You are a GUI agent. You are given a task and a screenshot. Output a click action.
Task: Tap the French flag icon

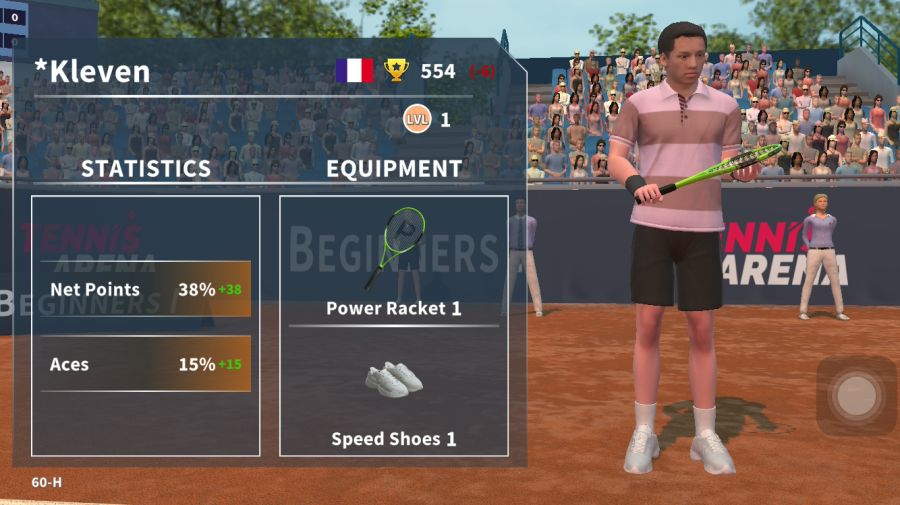click(x=354, y=71)
